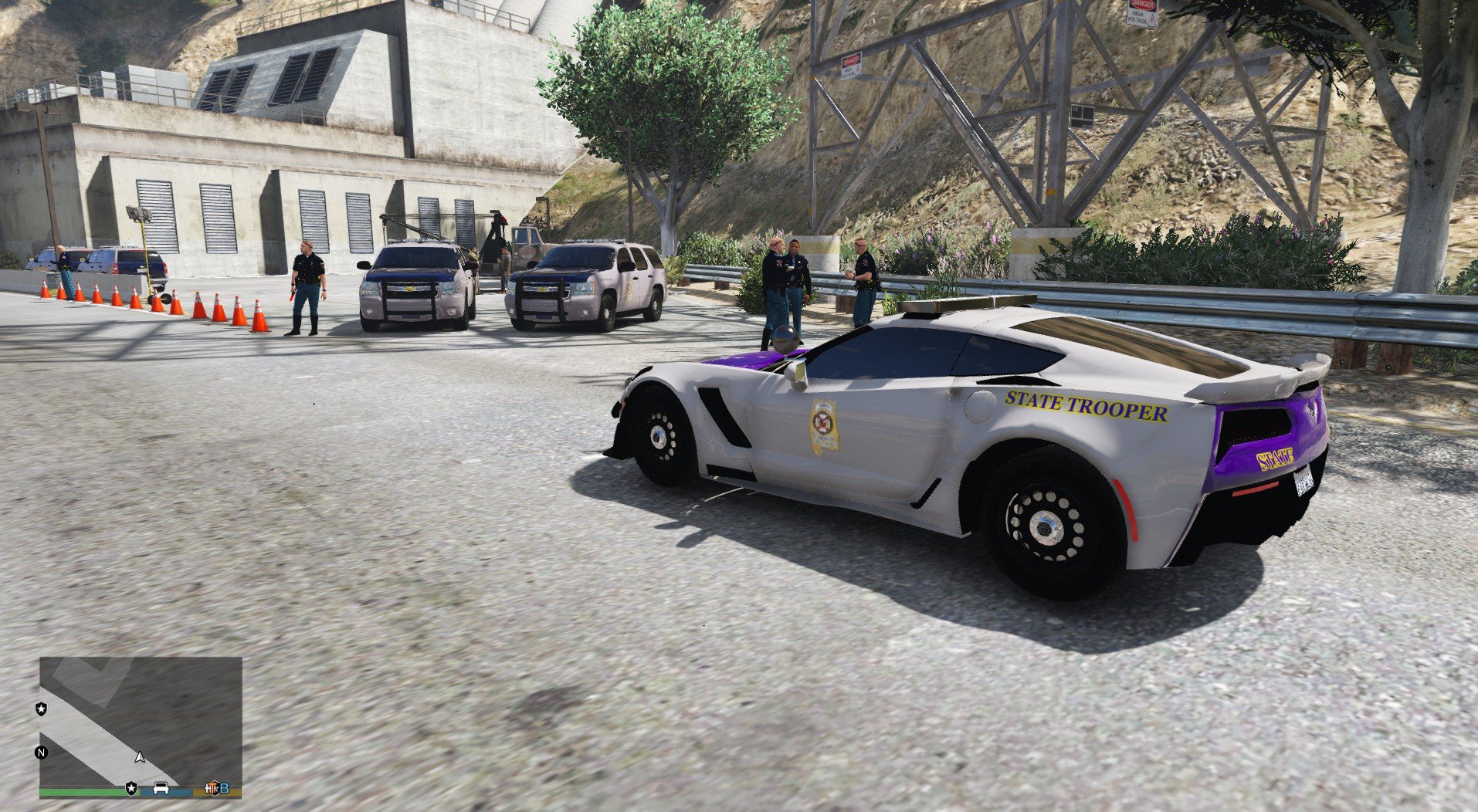This screenshot has height=812, width=1478.
Task: Select the north compass N marker
Action: (x=41, y=753)
